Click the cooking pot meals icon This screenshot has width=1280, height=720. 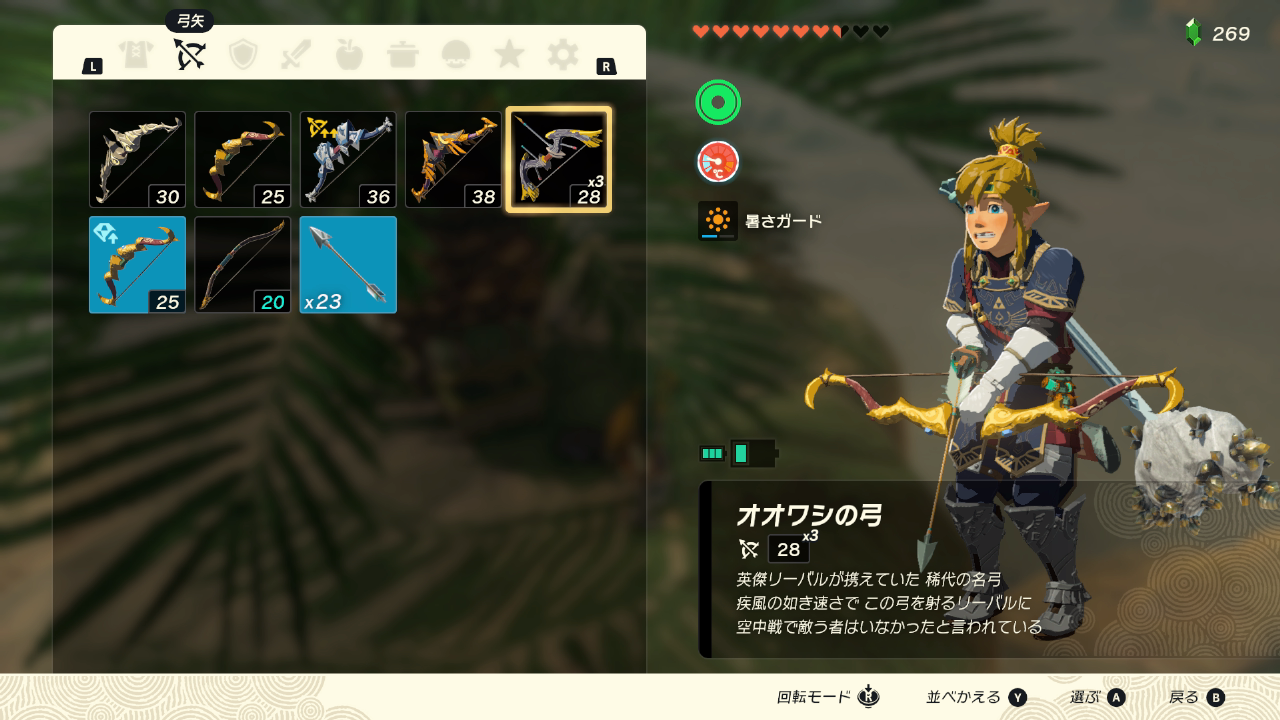(402, 55)
